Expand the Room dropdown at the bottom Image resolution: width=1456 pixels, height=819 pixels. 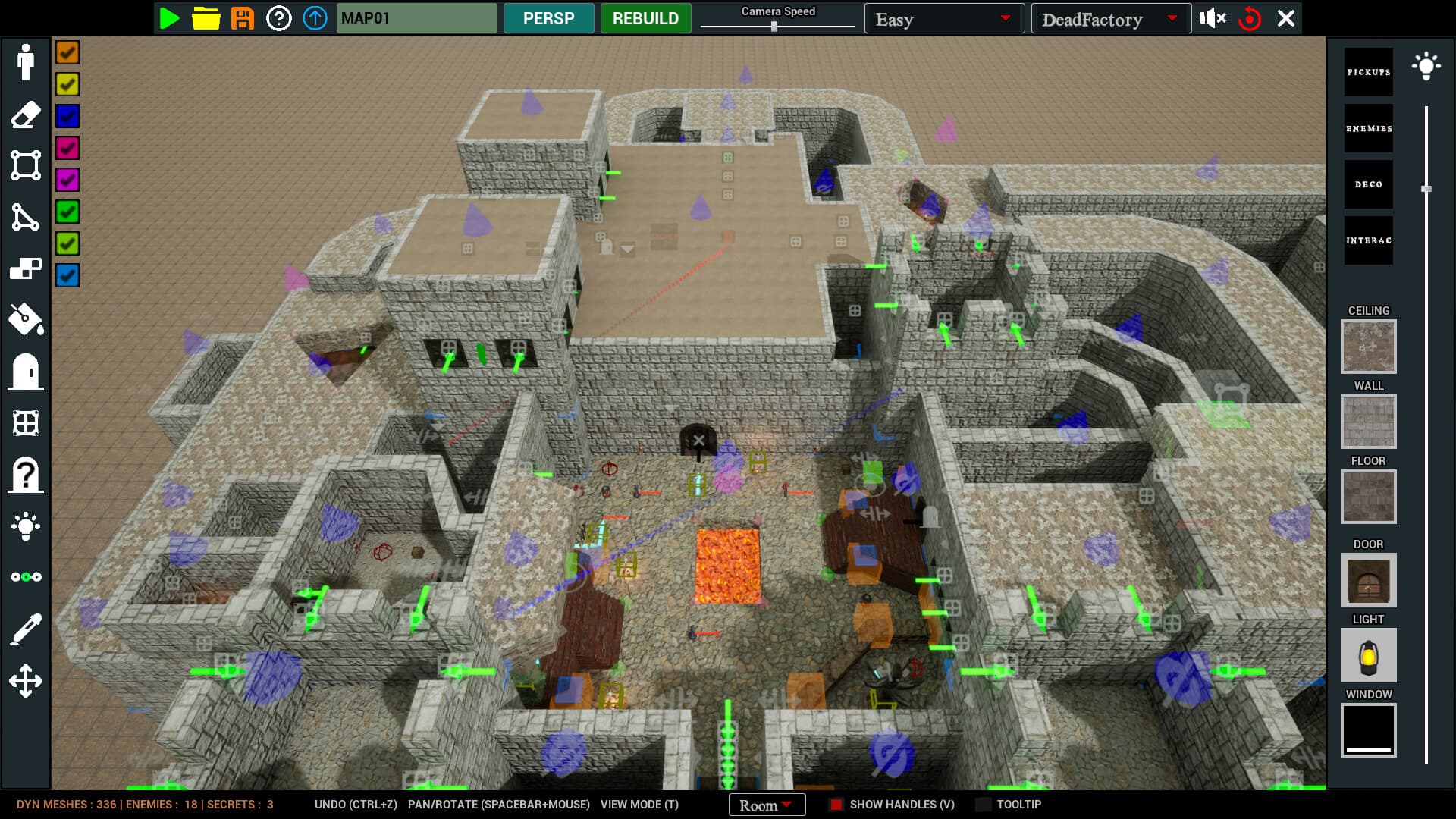[766, 805]
